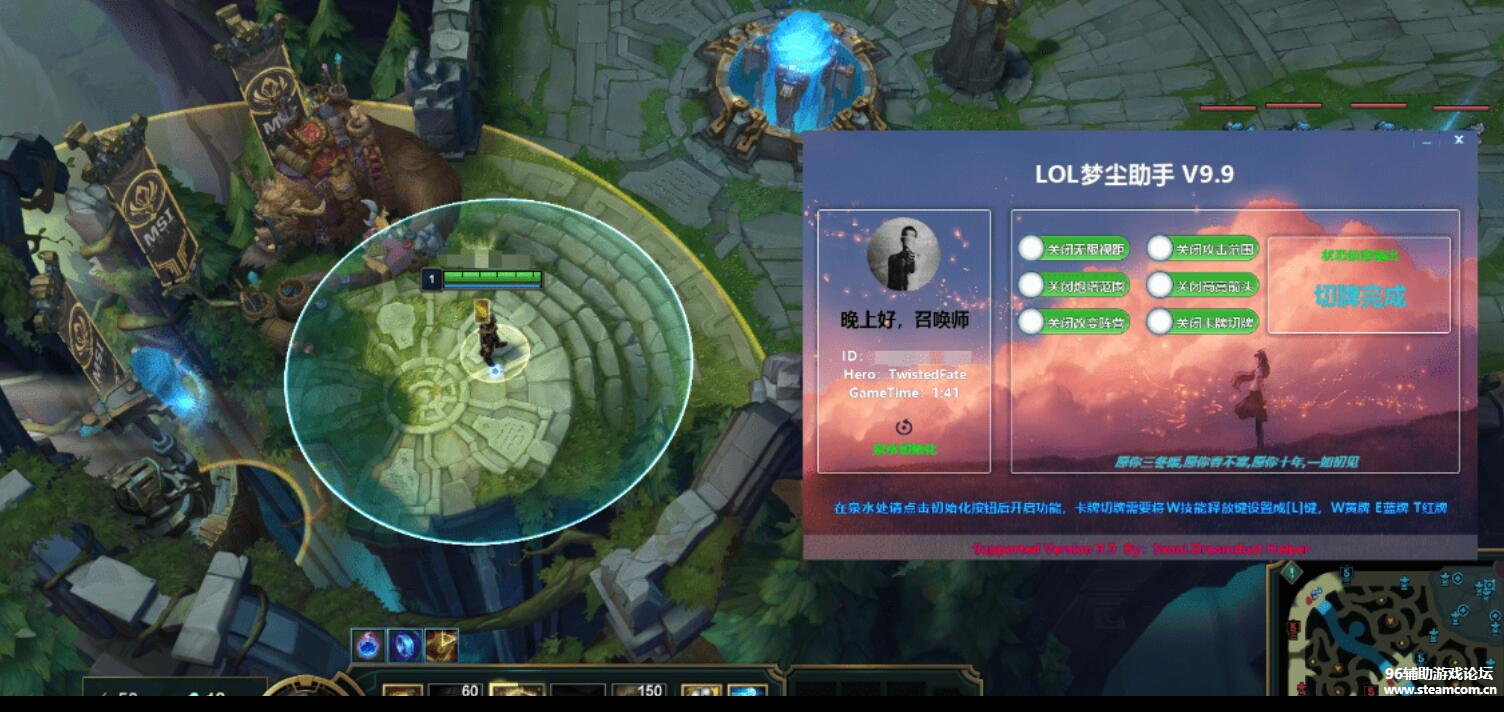Select the blue ring rune buff icon
The image size is (1504, 712).
pyautogui.click(x=404, y=646)
